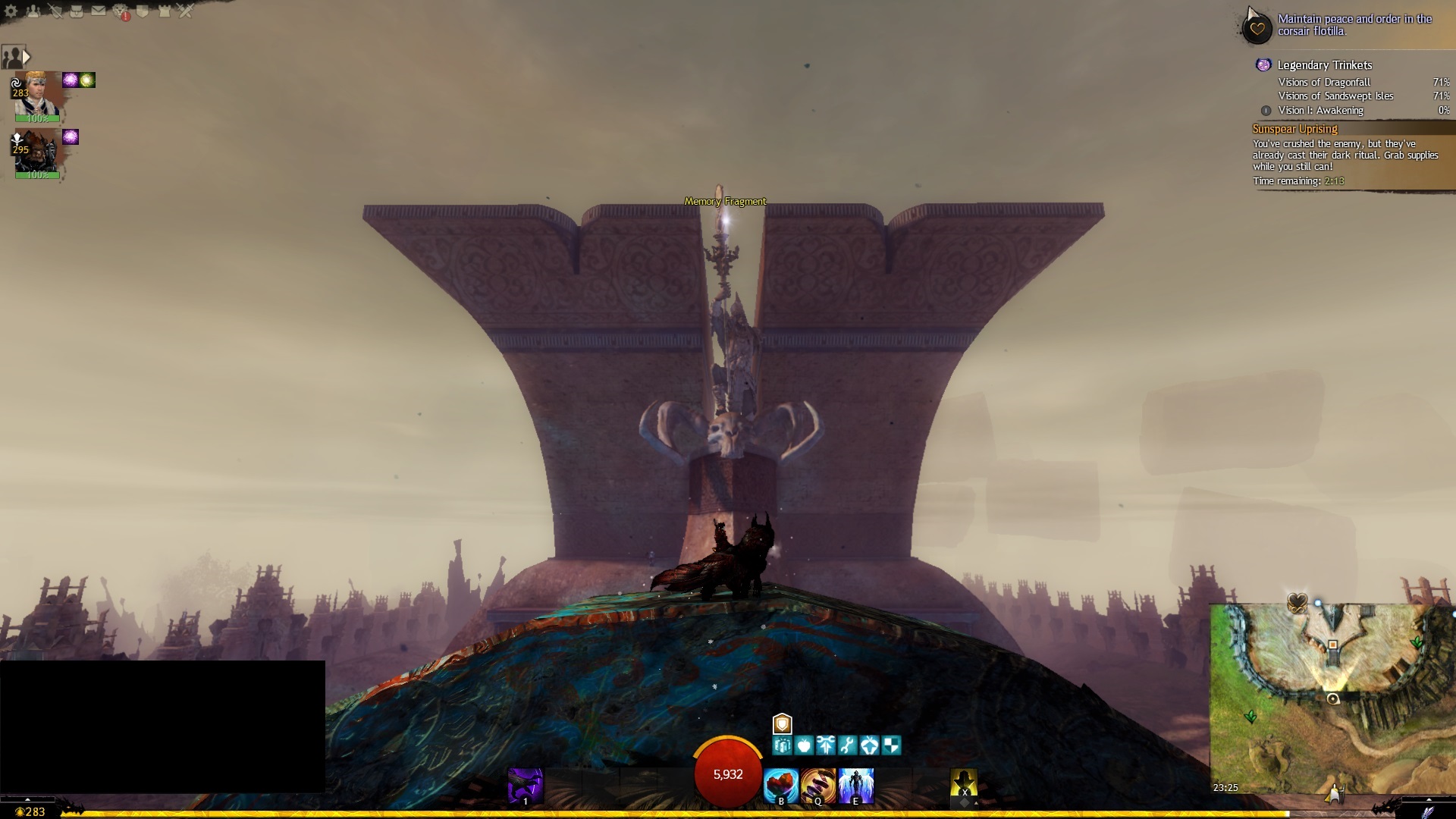Image resolution: width=1456 pixels, height=819 pixels.
Task: Open the World vs World tower icon
Action: coord(165,11)
